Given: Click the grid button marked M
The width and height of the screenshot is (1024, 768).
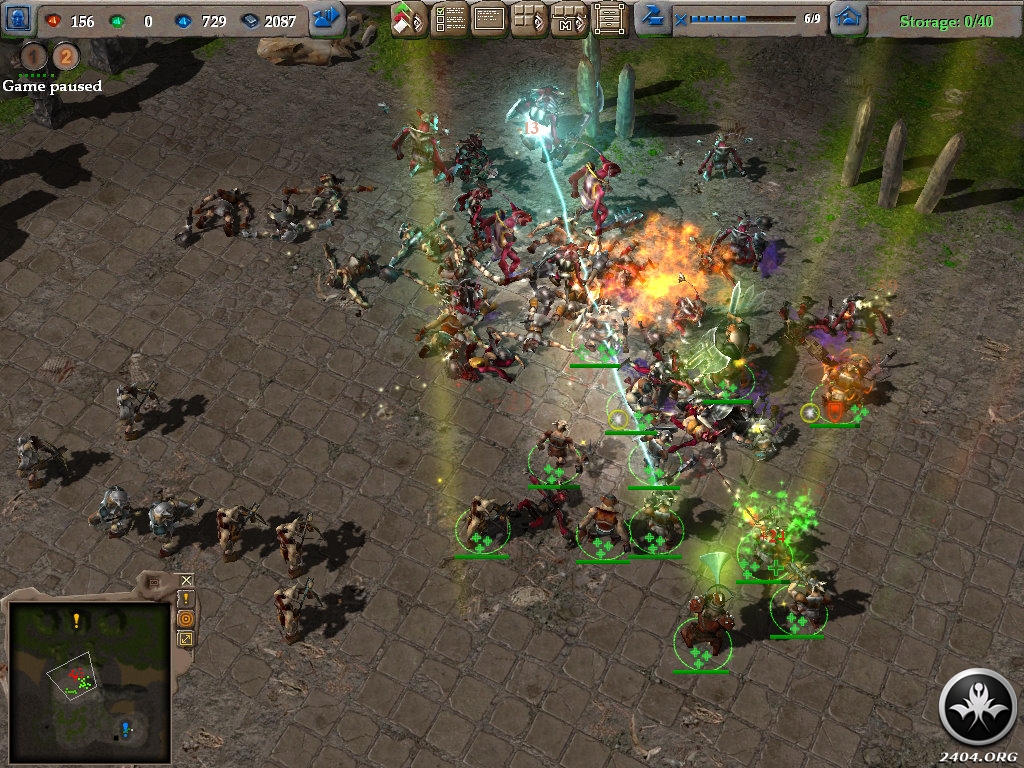Looking at the screenshot, I should pyautogui.click(x=568, y=19).
